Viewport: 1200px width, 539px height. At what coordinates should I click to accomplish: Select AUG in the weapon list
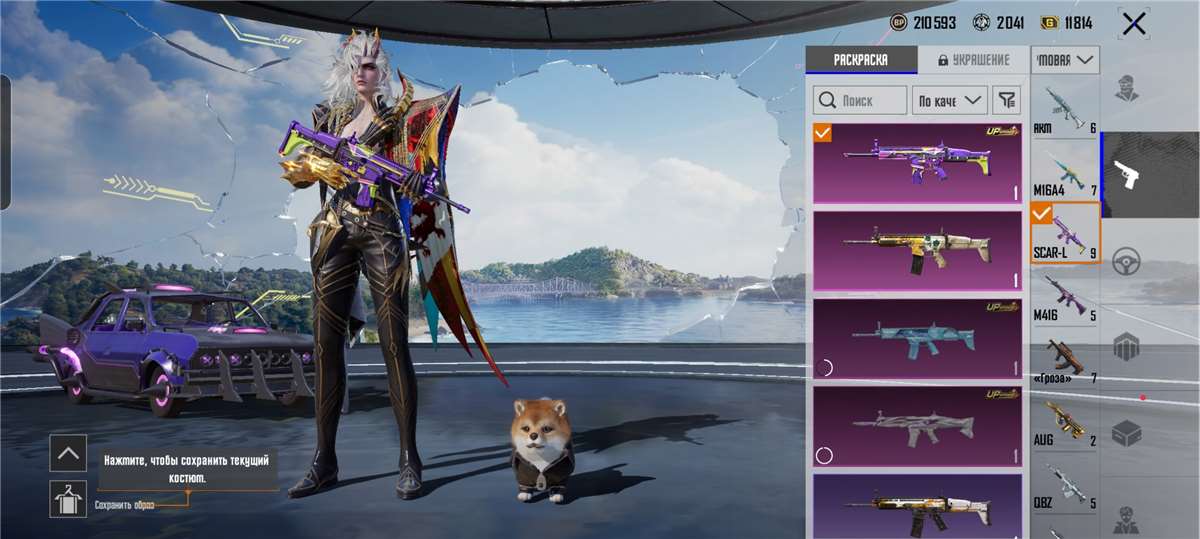1065,425
